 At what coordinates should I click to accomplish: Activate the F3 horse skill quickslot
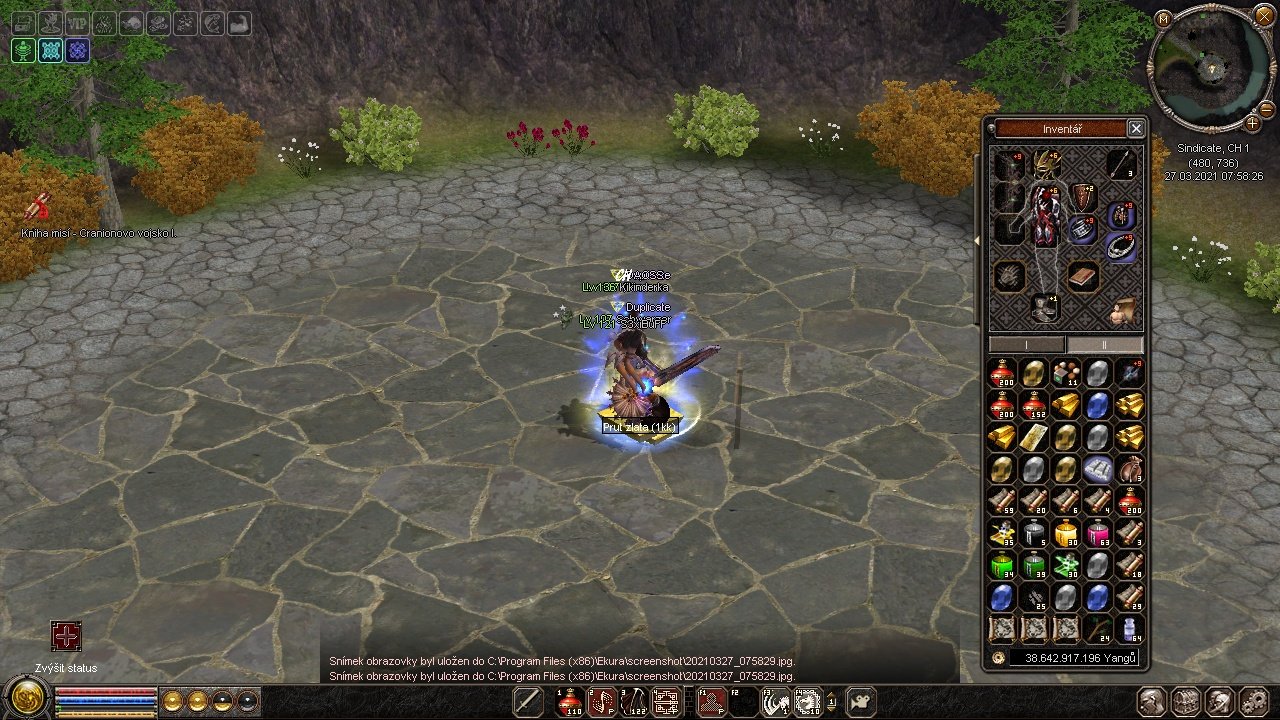coord(775,703)
